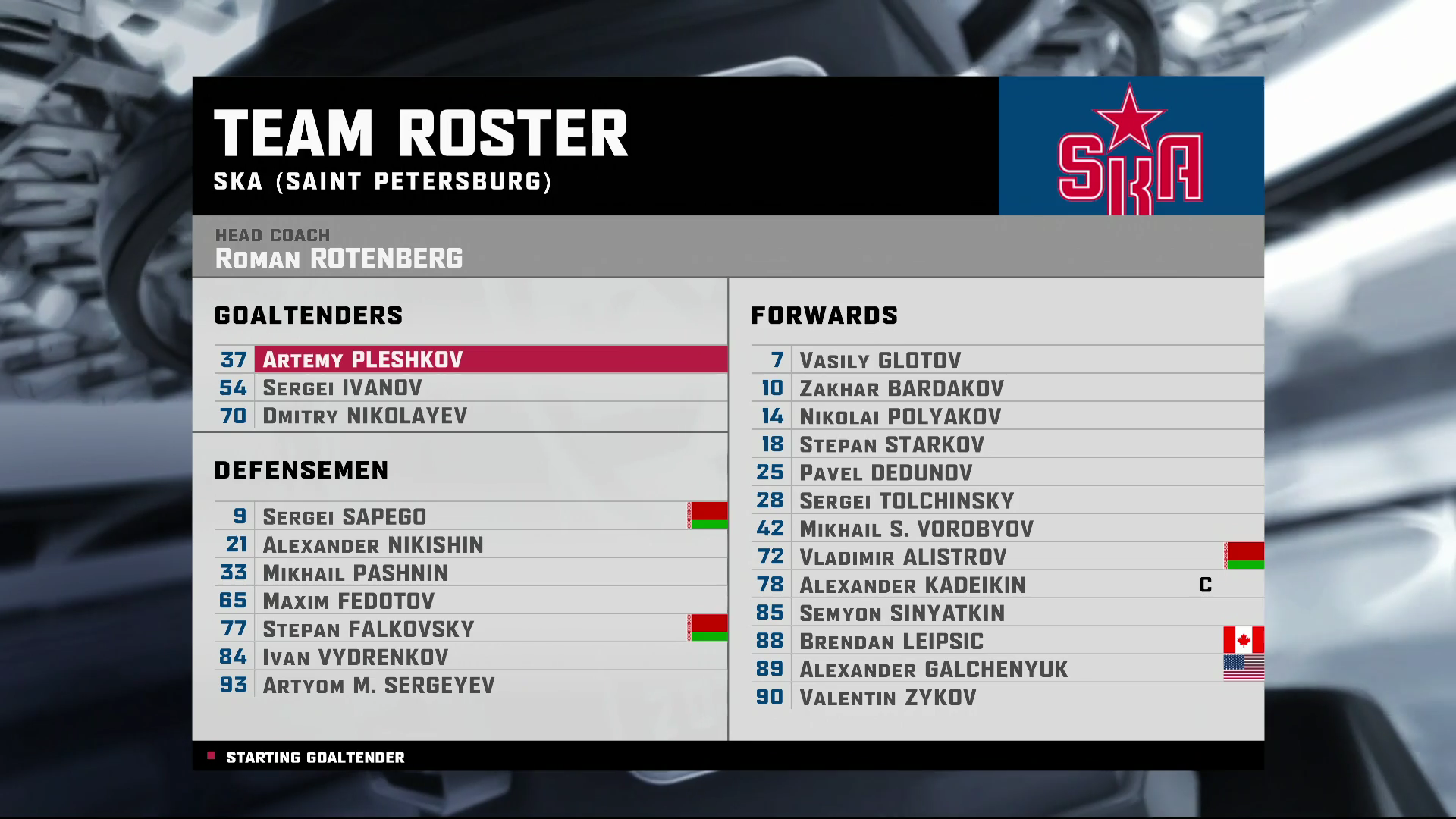Pick forward Vasily Glotov
1456x819 pixels.
880,360
